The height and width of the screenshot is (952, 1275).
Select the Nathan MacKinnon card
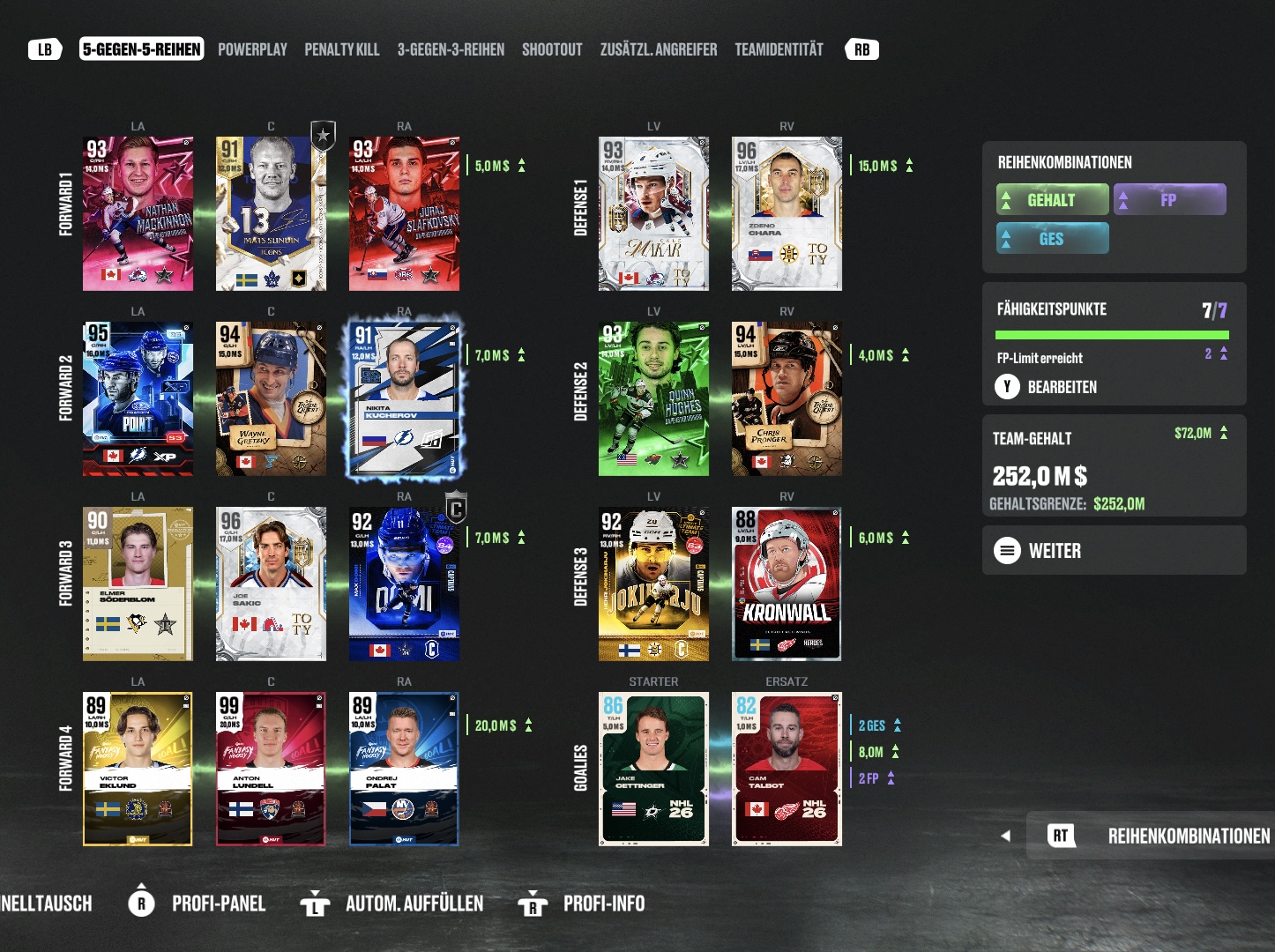tap(138, 213)
